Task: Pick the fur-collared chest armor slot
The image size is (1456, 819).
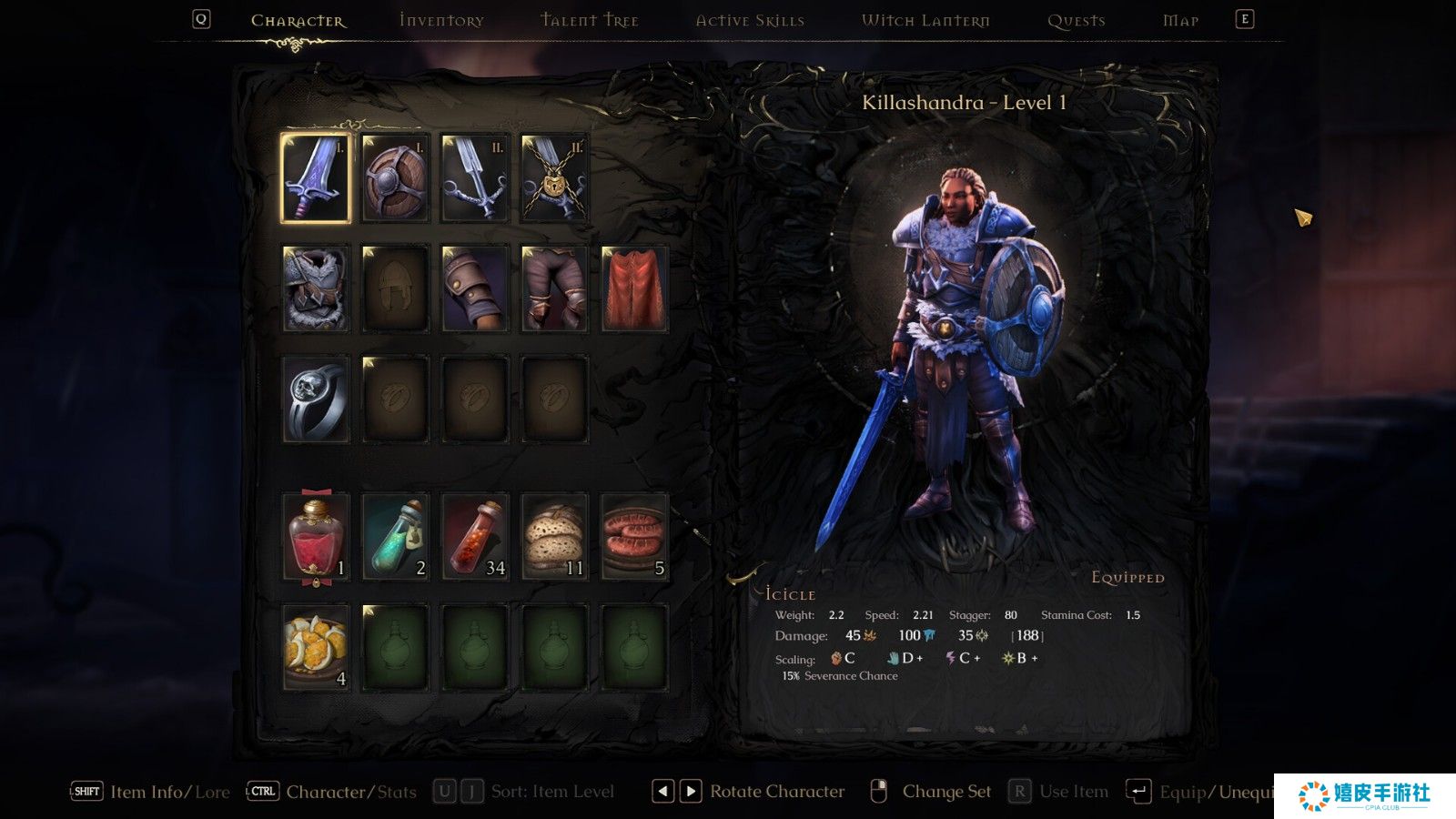Action: (x=316, y=288)
